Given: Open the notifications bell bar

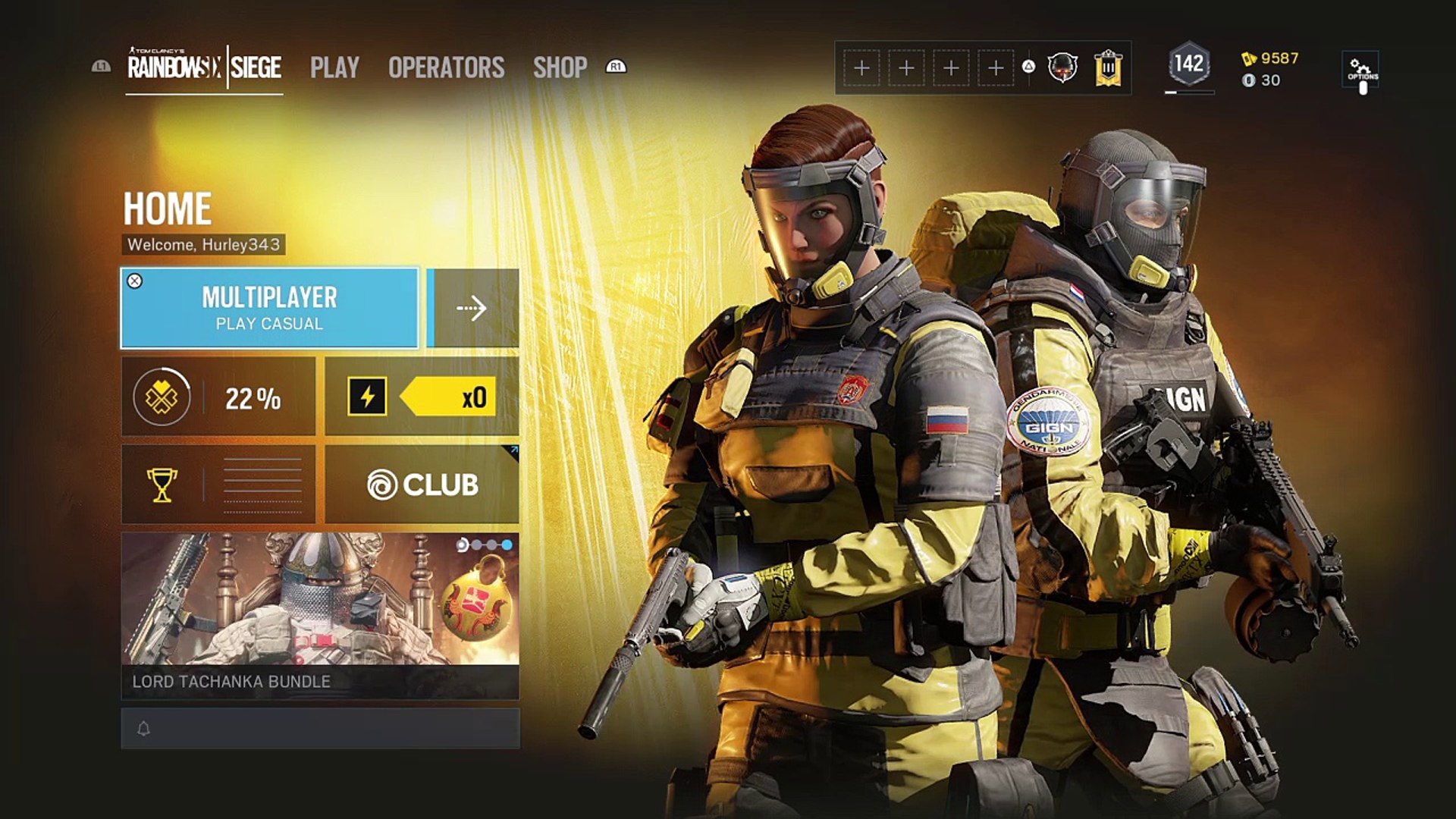Looking at the screenshot, I should [x=320, y=729].
